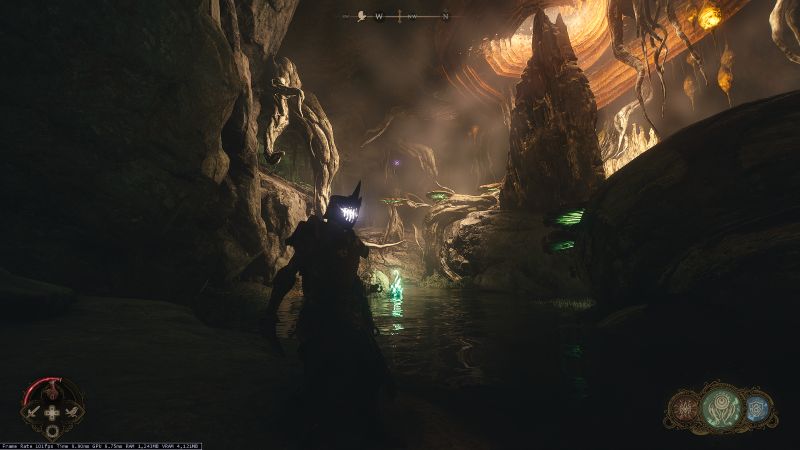The height and width of the screenshot is (450, 800).
Task: Select the red flask item slot
Action: pyautogui.click(x=52, y=392)
